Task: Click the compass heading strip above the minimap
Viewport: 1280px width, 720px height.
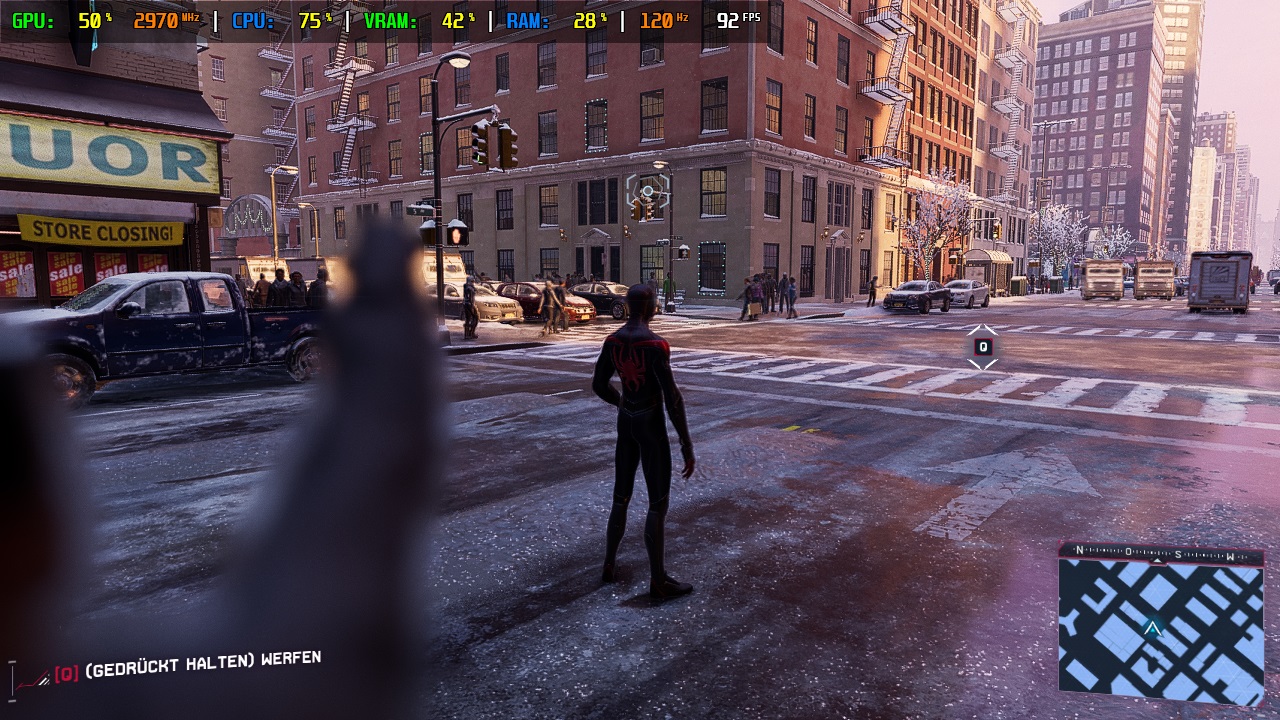Action: click(1155, 552)
